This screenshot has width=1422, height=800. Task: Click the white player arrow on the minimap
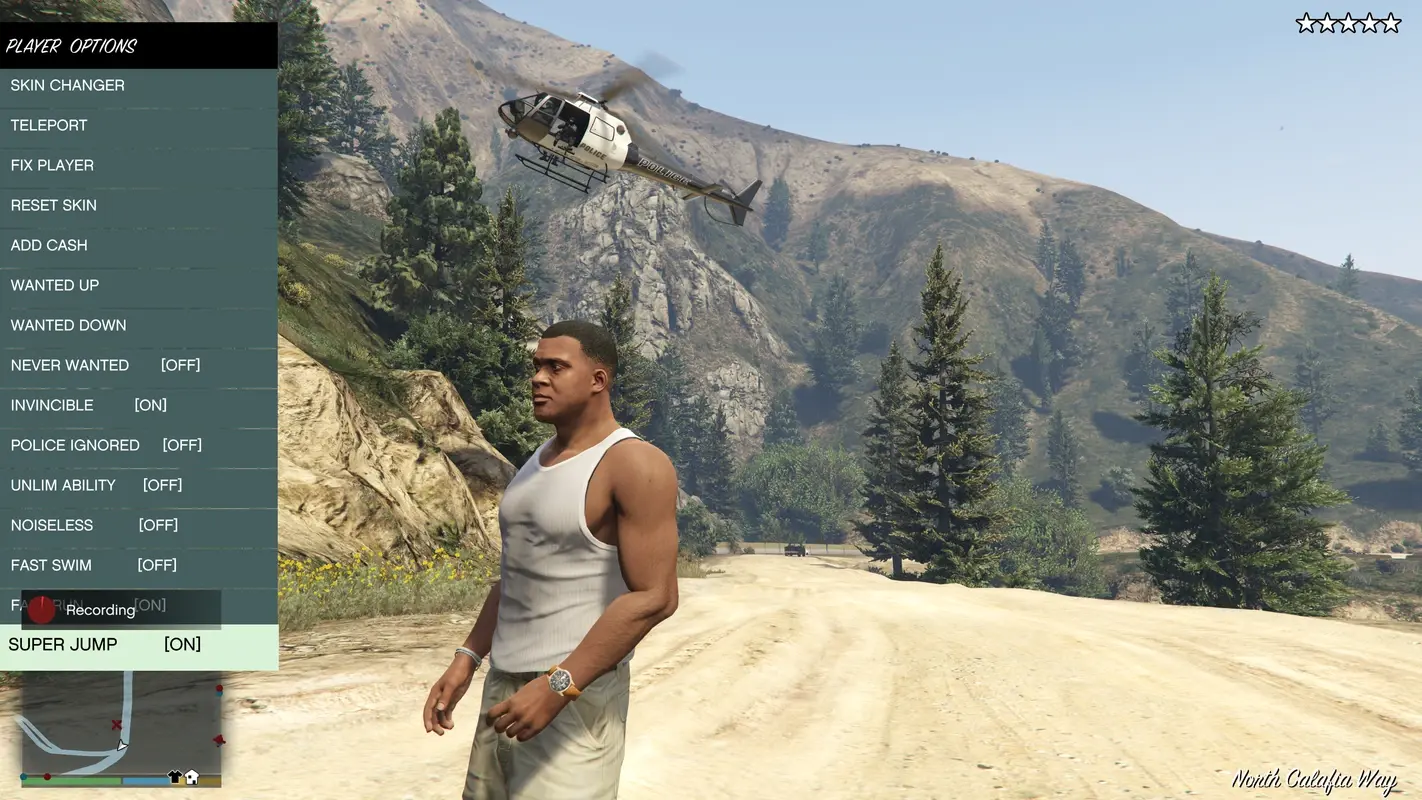pyautogui.click(x=122, y=746)
